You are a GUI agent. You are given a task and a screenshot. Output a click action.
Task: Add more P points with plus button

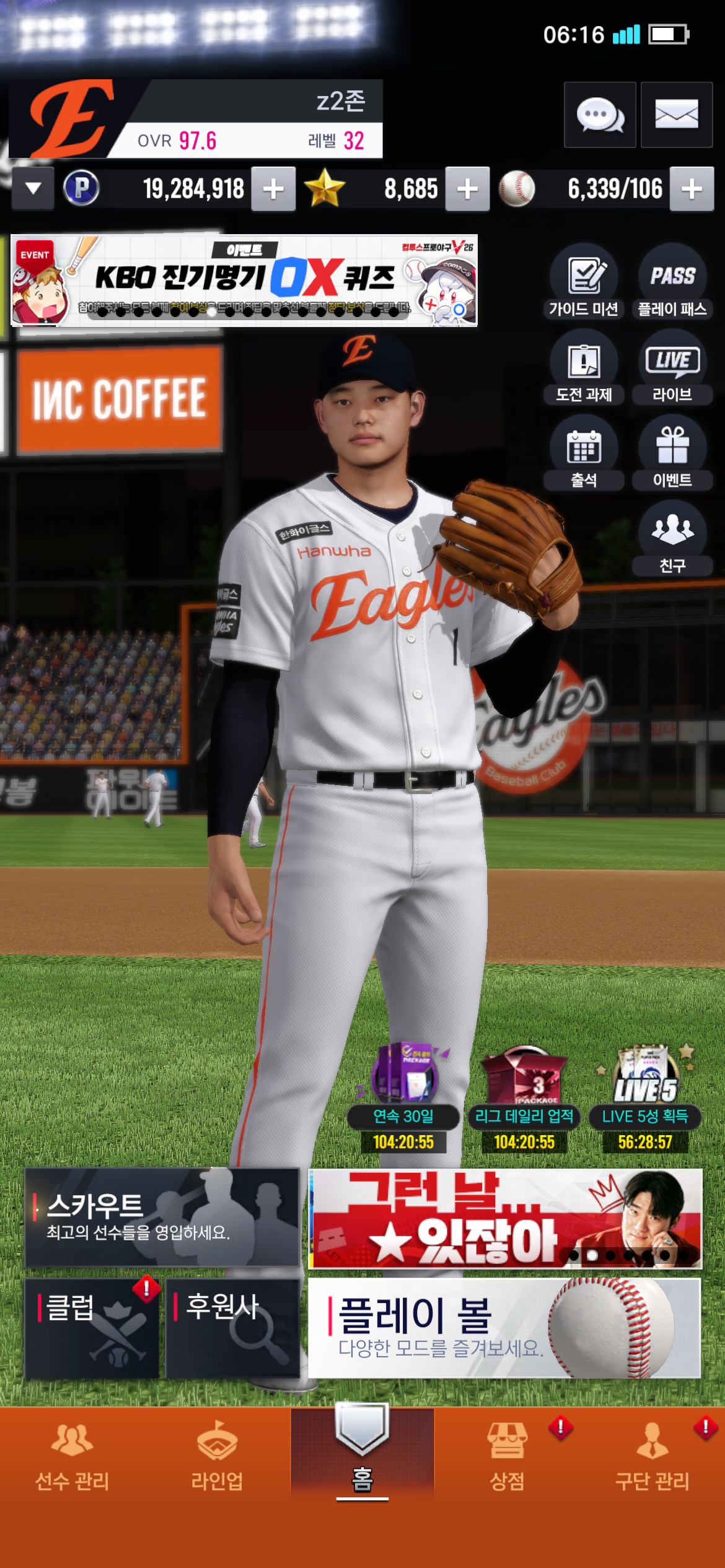(x=273, y=189)
